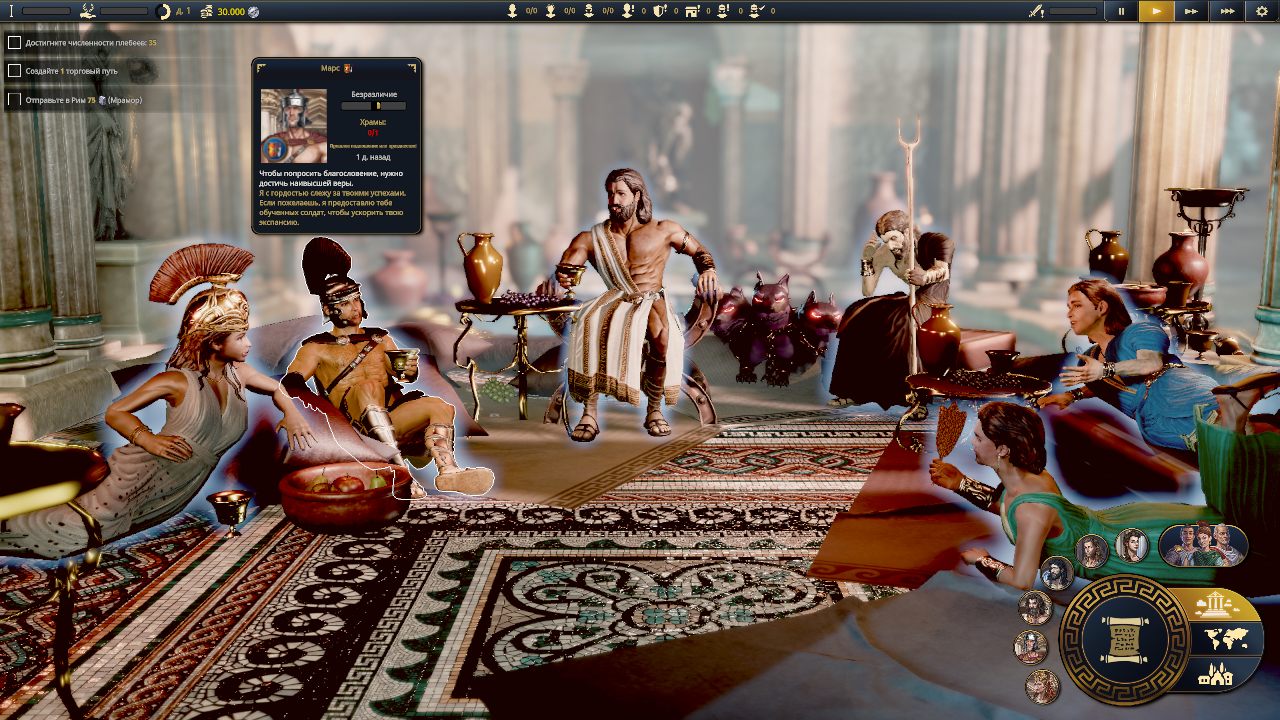Select the helmeted Mars round portrait
This screenshot has width=1280, height=720.
(1031, 646)
